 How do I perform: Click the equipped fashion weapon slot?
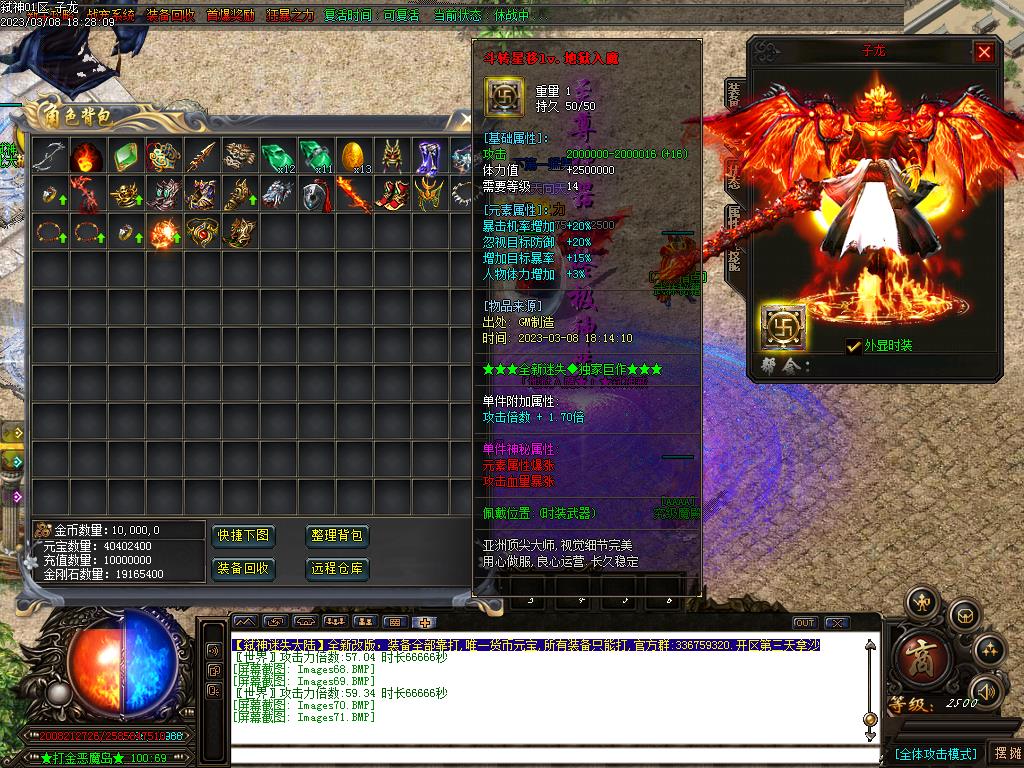[x=782, y=327]
